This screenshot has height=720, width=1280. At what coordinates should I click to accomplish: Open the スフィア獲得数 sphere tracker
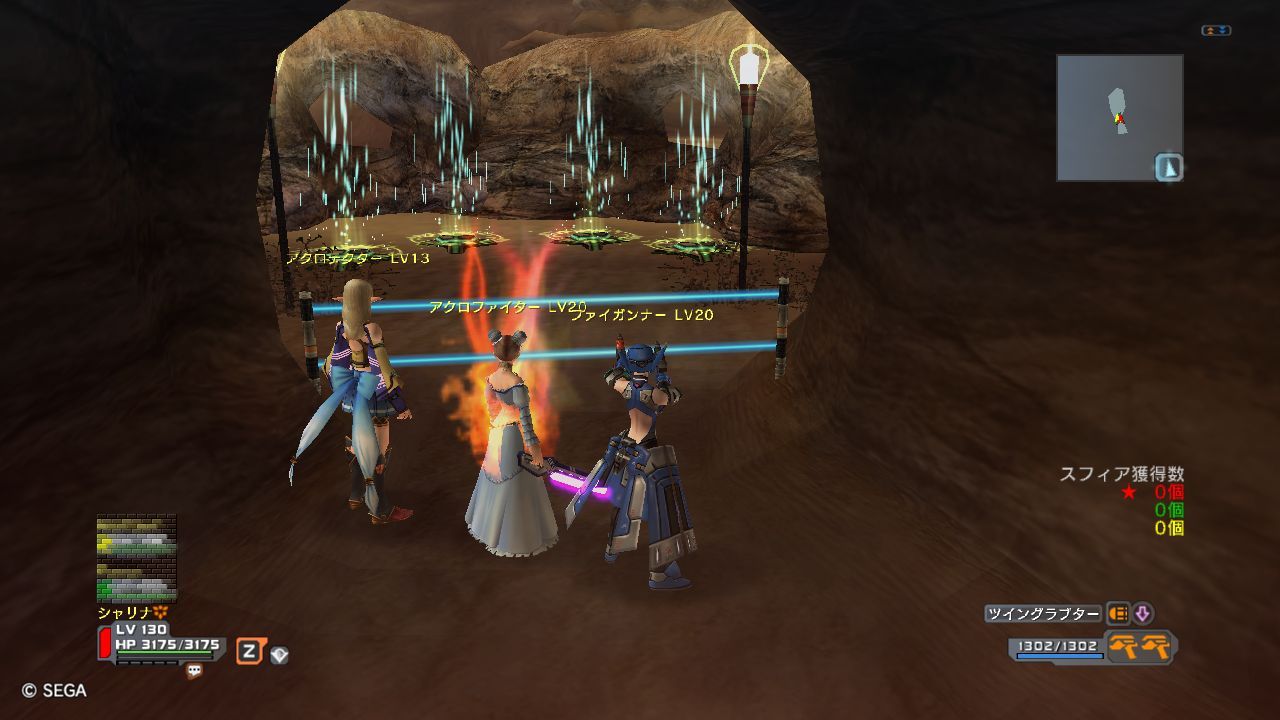(x=1121, y=474)
